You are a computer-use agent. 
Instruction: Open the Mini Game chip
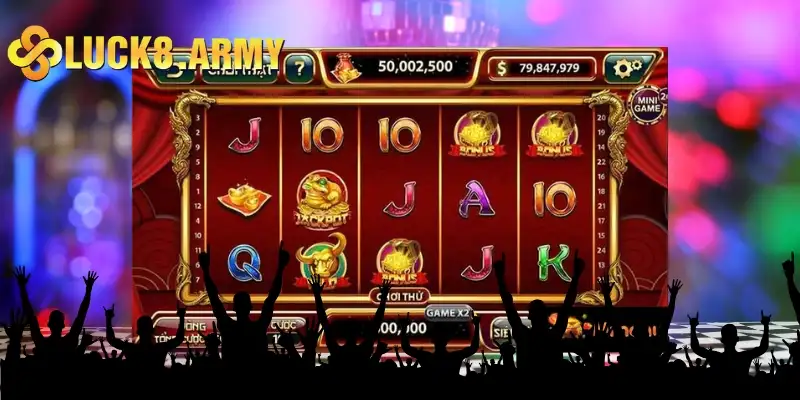643,103
